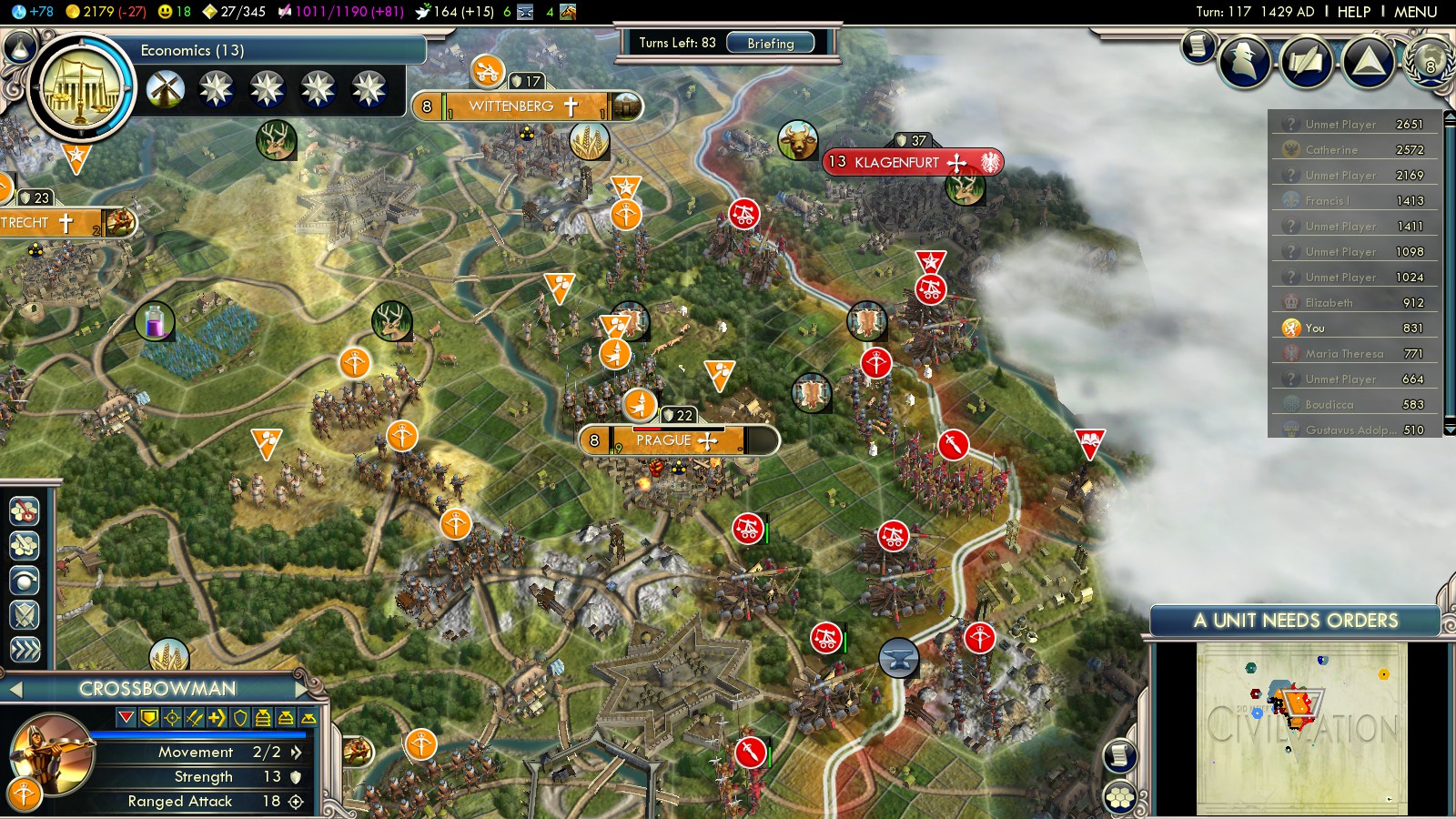Click the A UNIT NEEDS ORDERS button
Viewport: 1456px width, 819px height.
click(x=1295, y=621)
